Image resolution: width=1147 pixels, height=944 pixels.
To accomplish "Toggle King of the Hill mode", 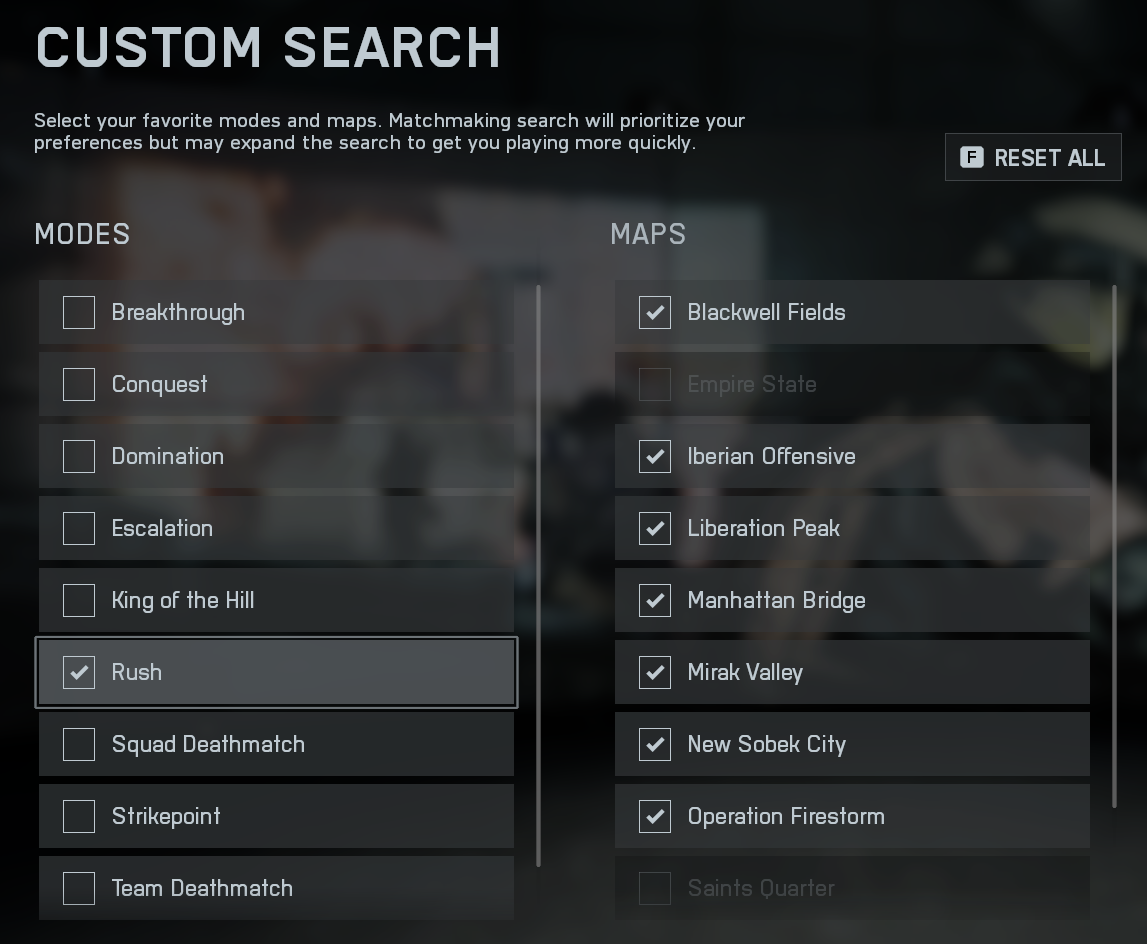I will click(x=79, y=600).
